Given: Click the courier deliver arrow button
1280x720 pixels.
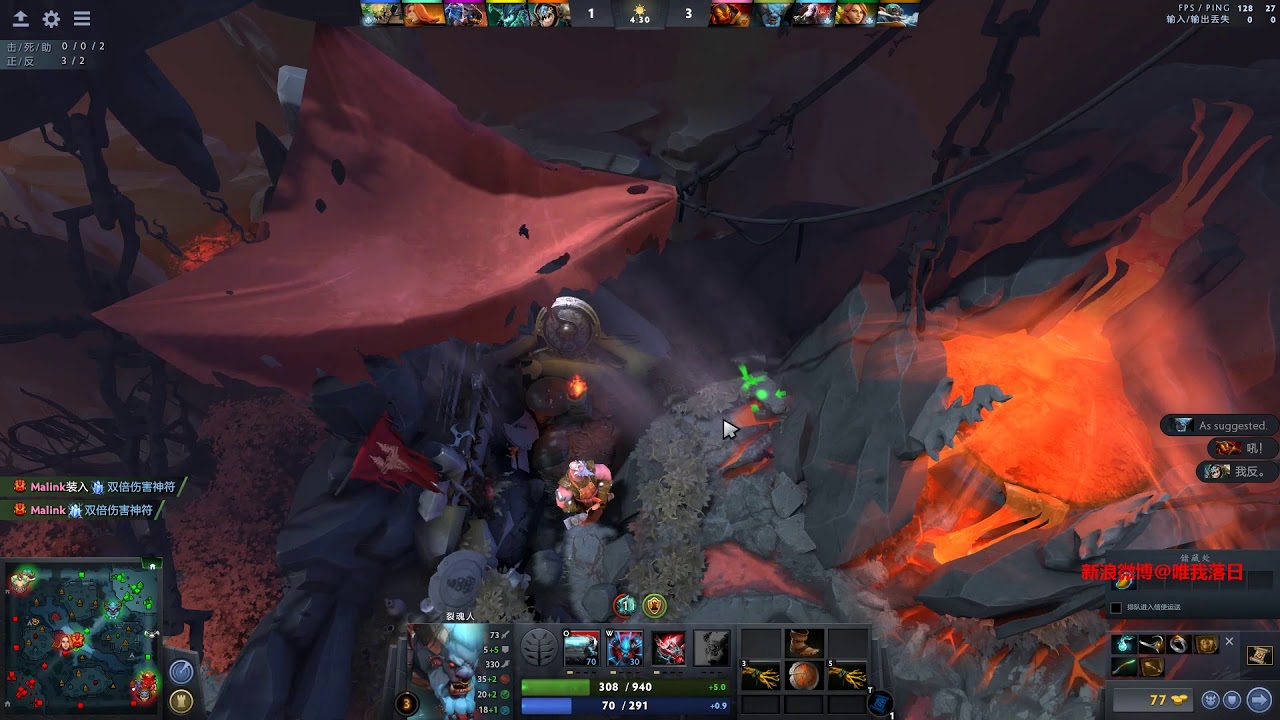Looking at the screenshot, I should coord(1258,699).
